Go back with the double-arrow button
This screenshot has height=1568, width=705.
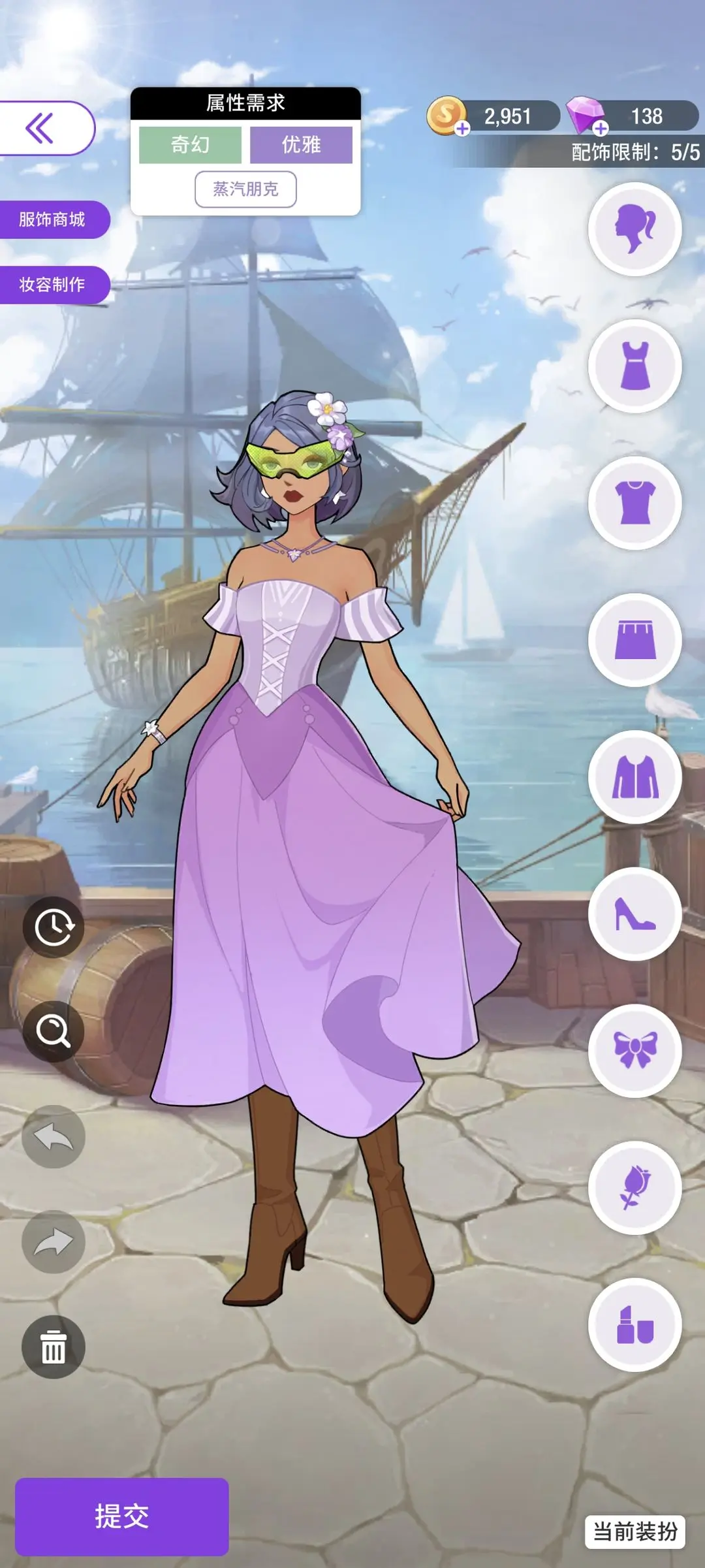click(x=40, y=128)
